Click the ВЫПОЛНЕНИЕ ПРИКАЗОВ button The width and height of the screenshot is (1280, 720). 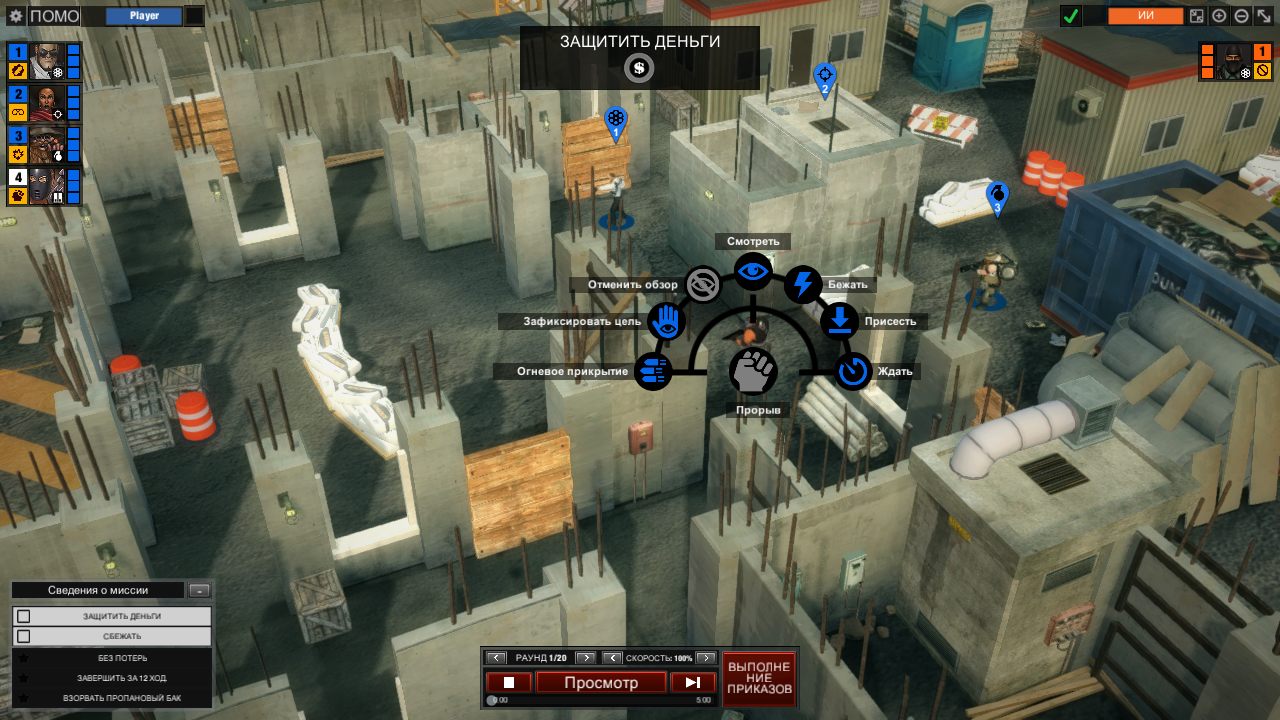tap(759, 679)
